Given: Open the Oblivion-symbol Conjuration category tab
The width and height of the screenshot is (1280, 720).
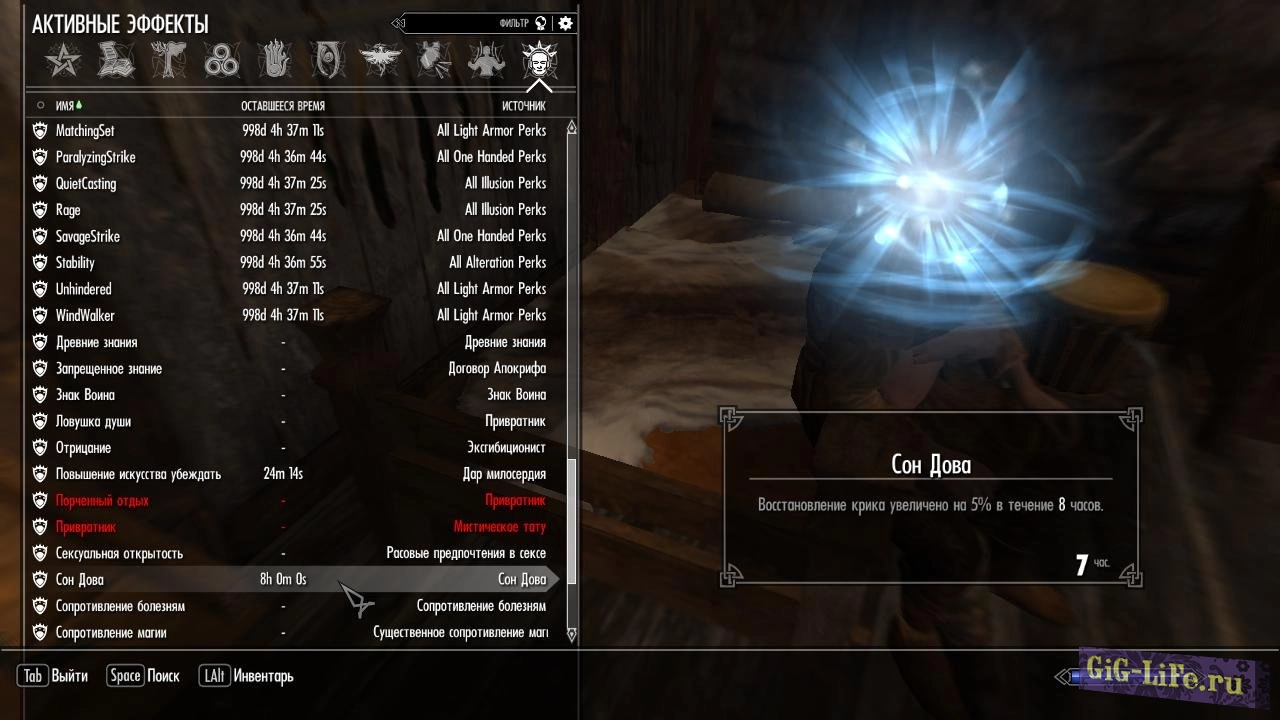Looking at the screenshot, I should coord(327,61).
